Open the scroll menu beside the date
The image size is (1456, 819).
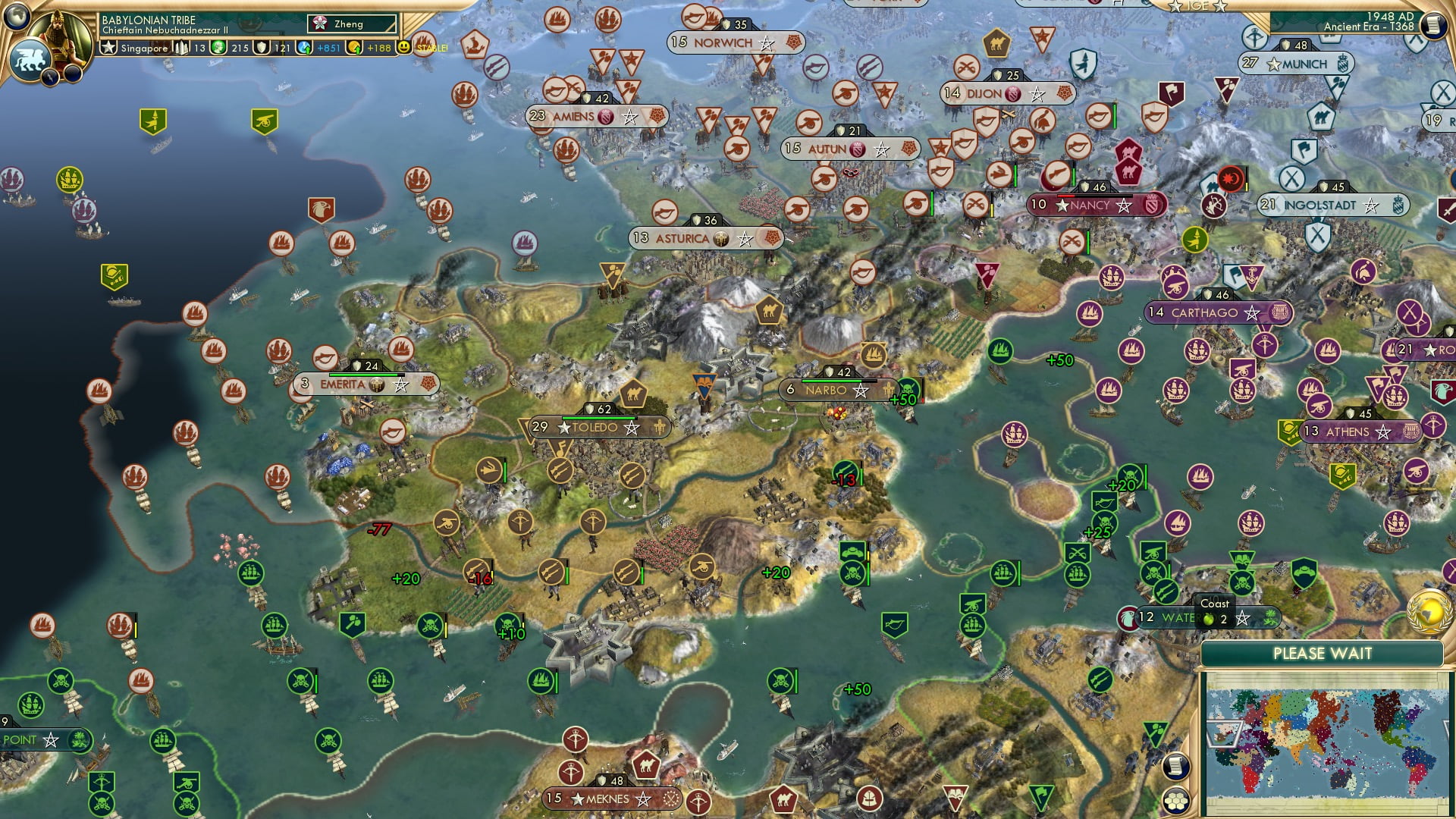click(x=1432, y=26)
